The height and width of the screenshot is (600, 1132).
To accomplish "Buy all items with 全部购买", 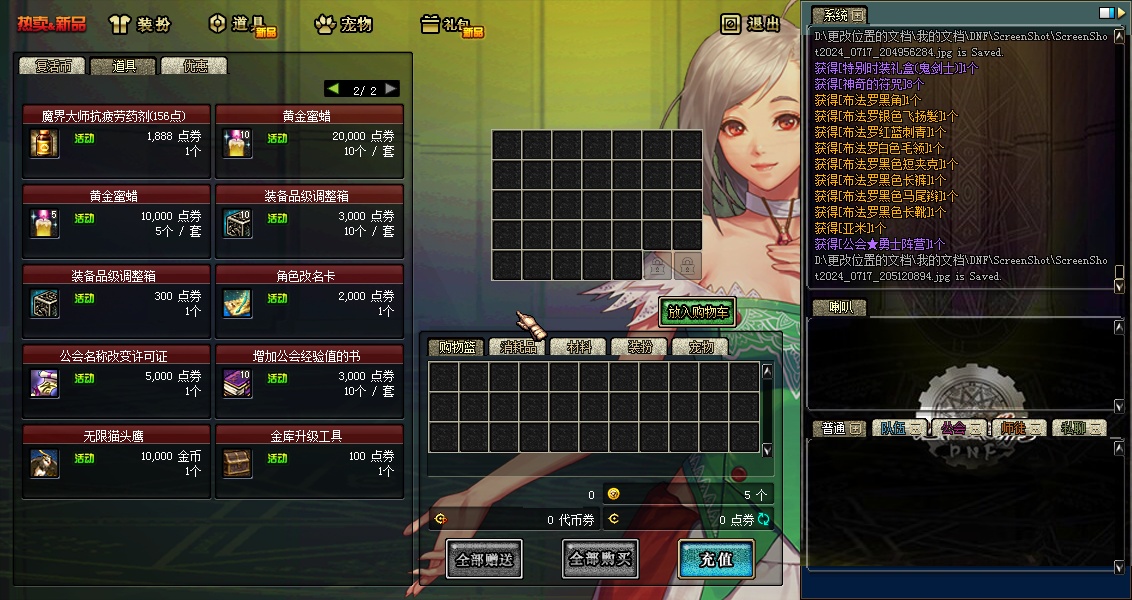I will (600, 559).
